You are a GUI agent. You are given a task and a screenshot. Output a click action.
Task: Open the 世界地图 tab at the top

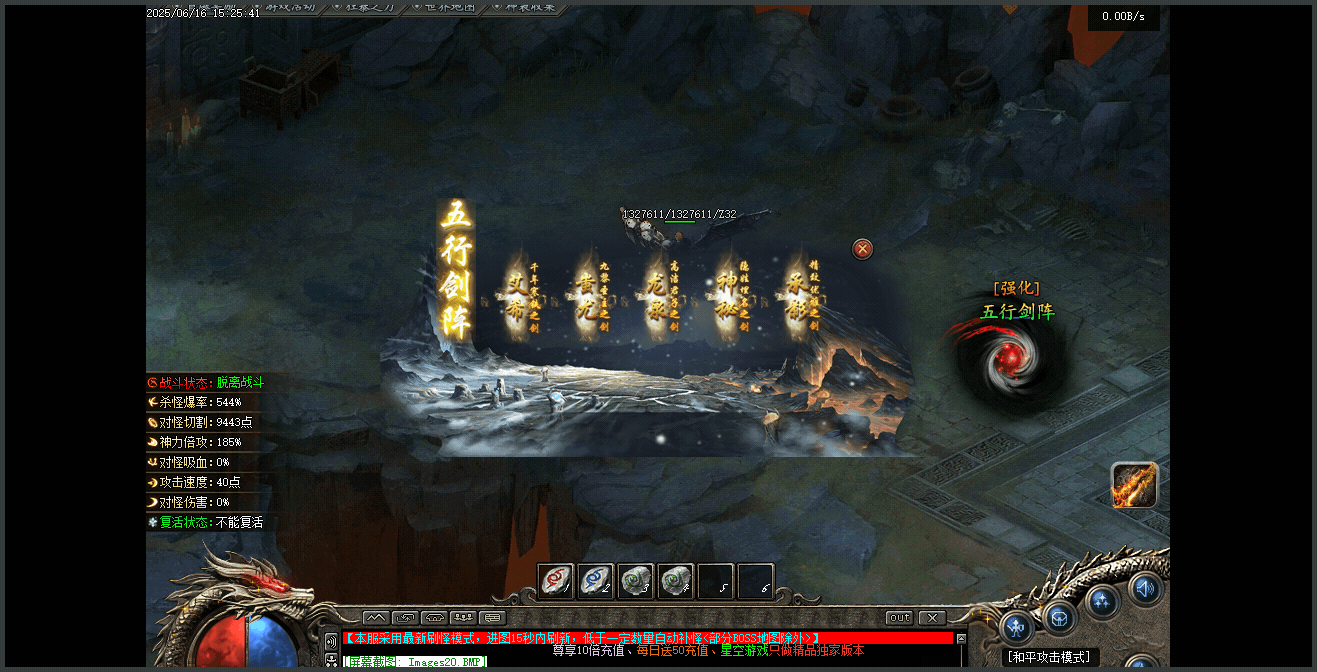tap(446, 8)
